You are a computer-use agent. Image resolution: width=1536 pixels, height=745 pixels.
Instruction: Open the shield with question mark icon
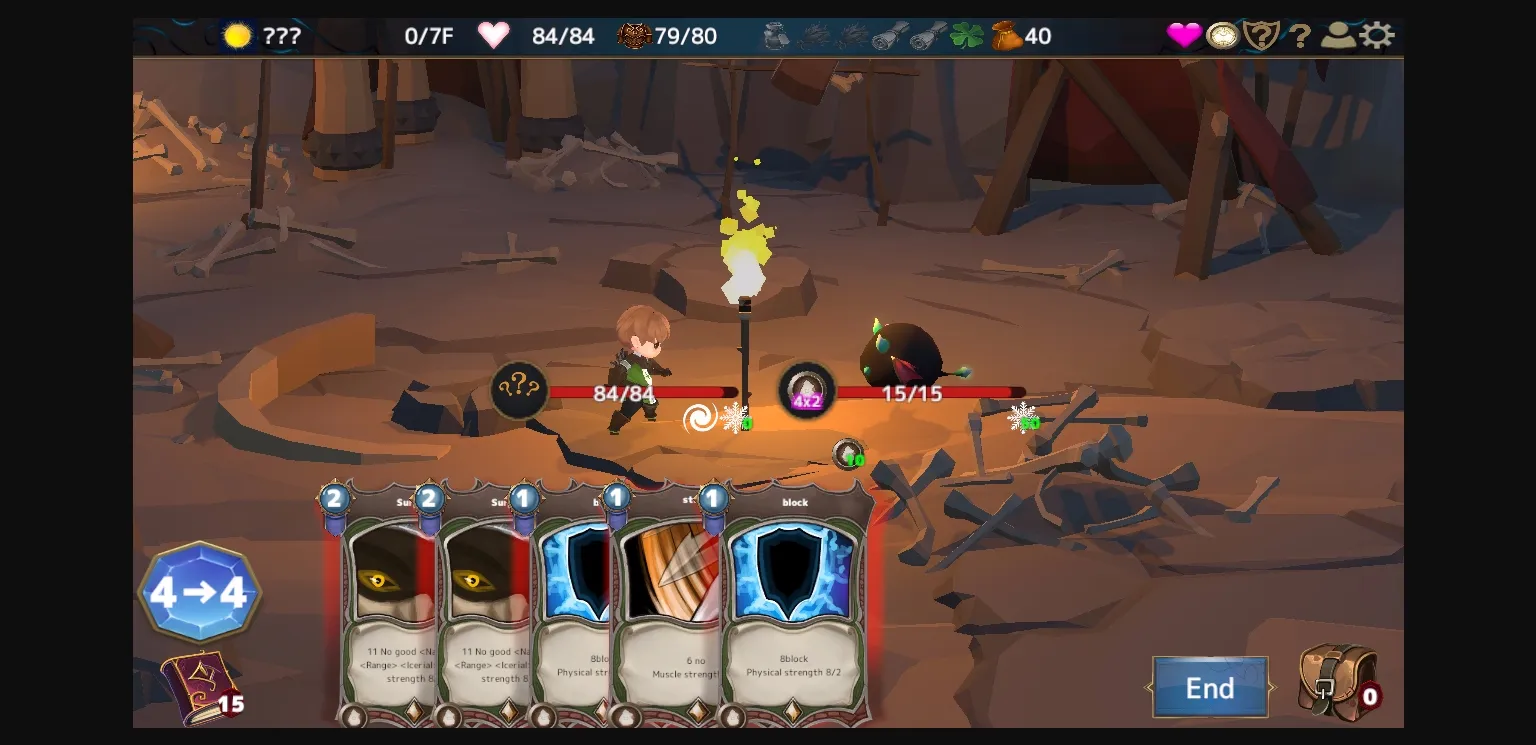pos(1261,36)
